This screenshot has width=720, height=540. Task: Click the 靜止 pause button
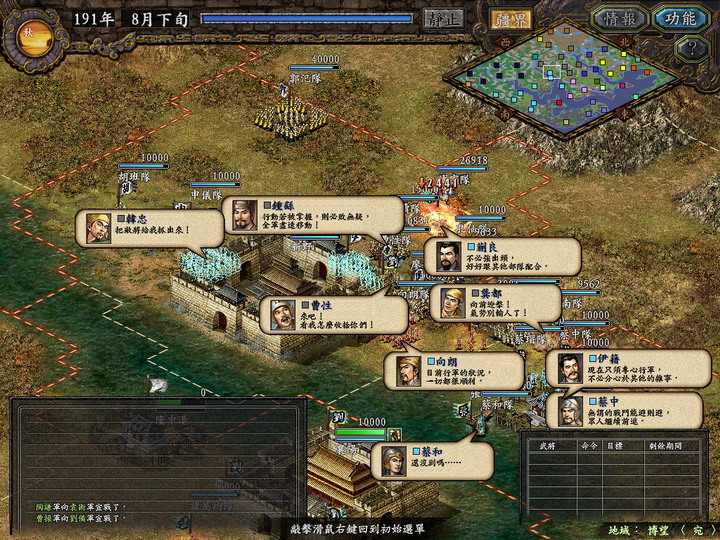point(444,19)
